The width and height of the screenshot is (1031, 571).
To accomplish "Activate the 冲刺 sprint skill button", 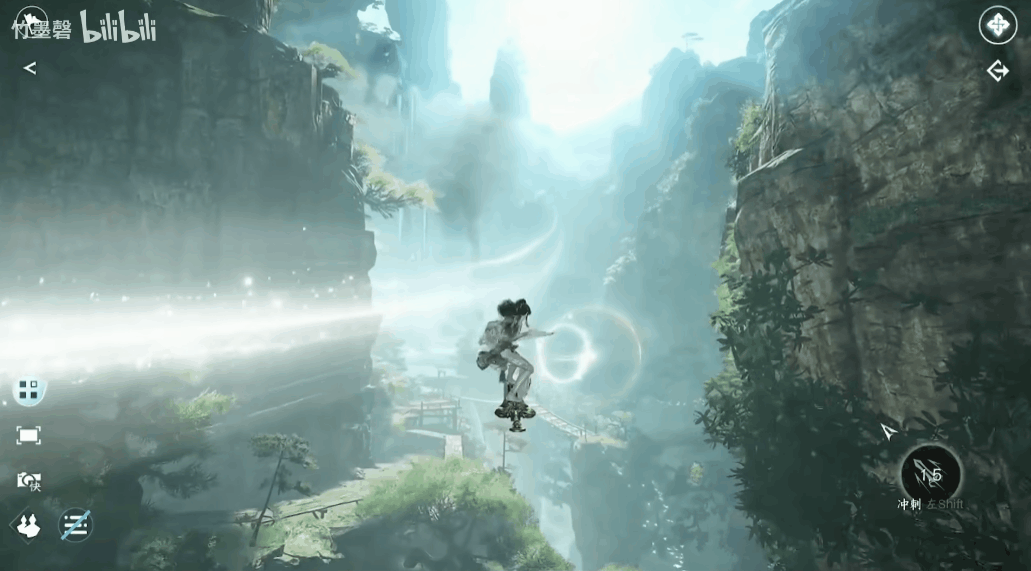I will pyautogui.click(x=931, y=474).
